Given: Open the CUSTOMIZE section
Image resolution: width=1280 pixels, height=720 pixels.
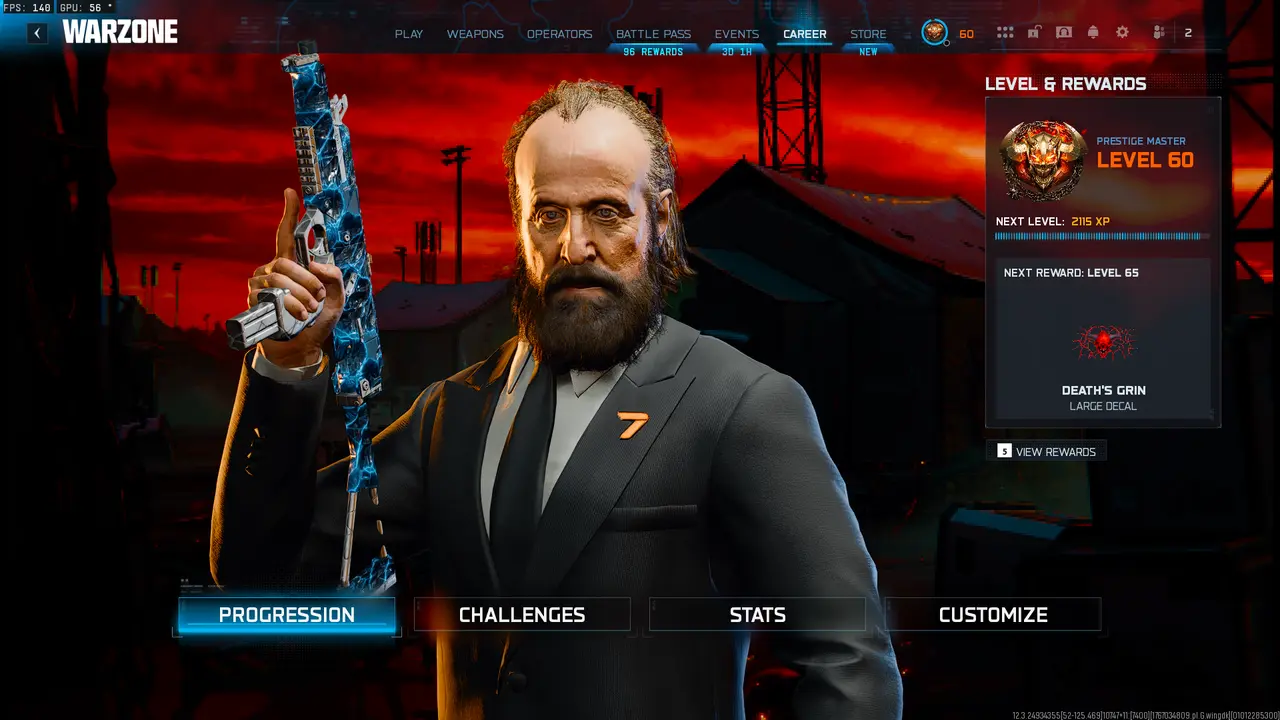Looking at the screenshot, I should [x=992, y=614].
